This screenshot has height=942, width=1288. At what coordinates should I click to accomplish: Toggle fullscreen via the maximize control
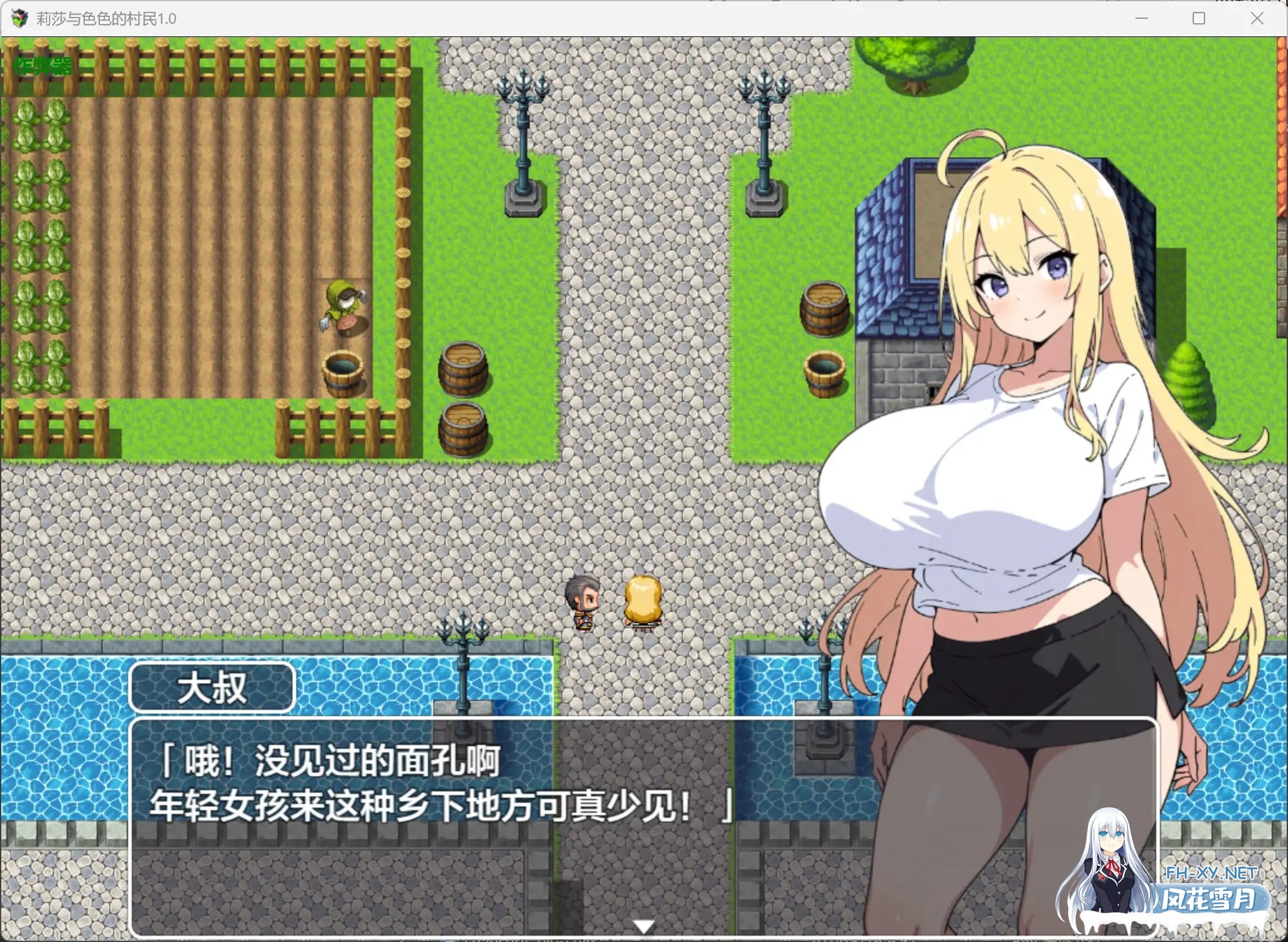(1198, 18)
